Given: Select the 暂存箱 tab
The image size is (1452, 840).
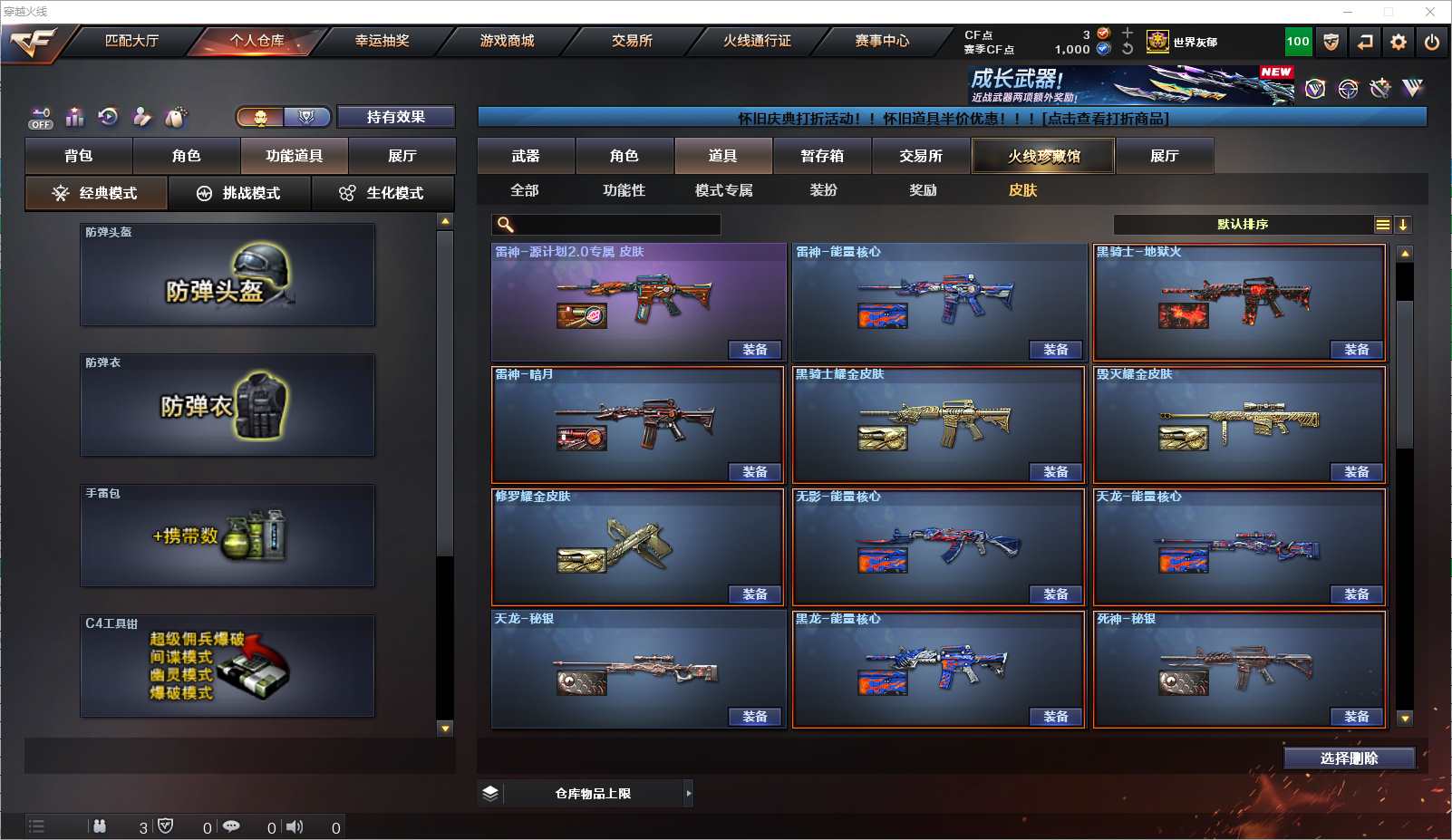Looking at the screenshot, I should (822, 156).
